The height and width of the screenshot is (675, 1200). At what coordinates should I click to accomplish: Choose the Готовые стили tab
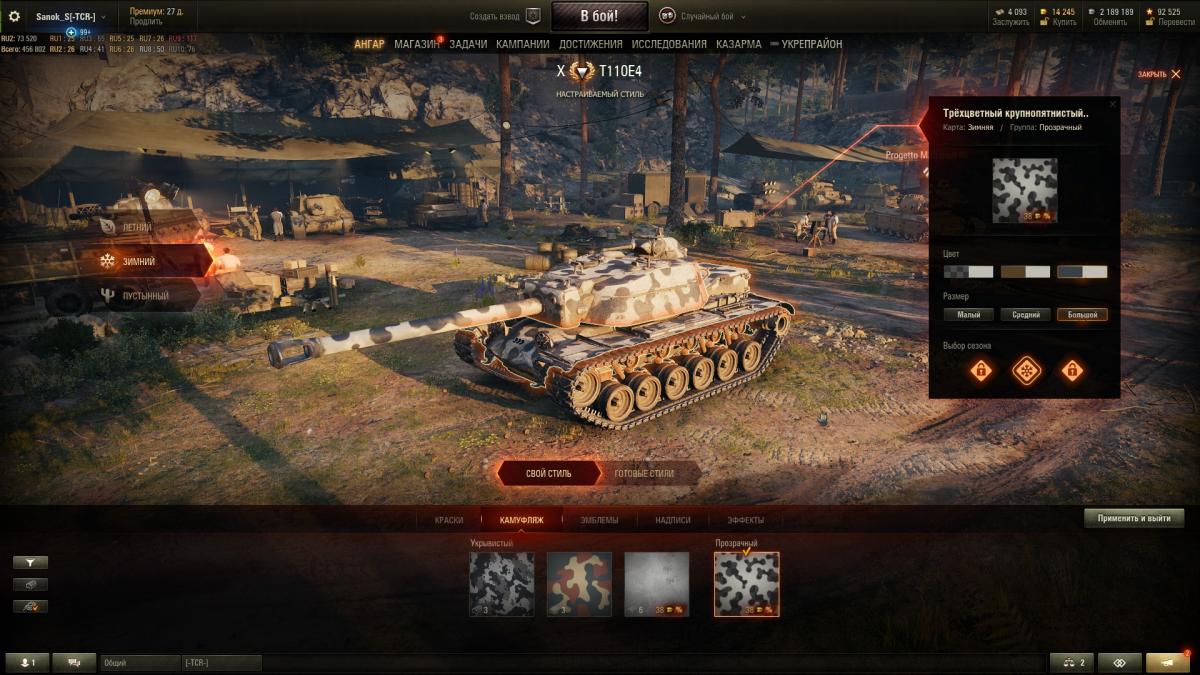pyautogui.click(x=644, y=473)
